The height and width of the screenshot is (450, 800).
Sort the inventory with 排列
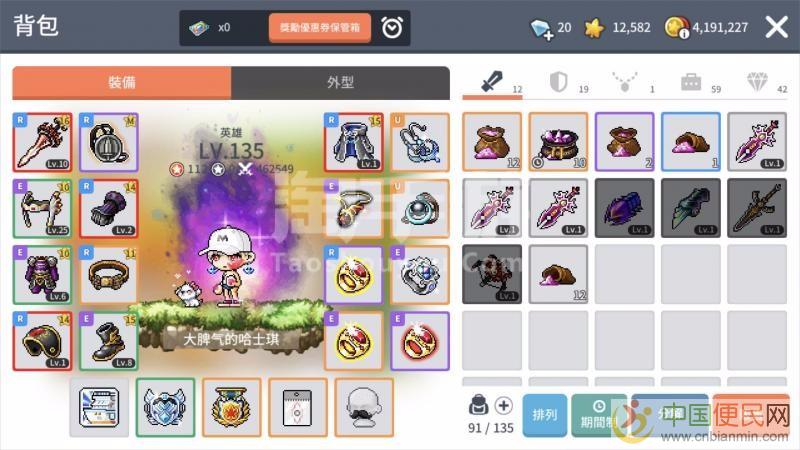click(545, 413)
